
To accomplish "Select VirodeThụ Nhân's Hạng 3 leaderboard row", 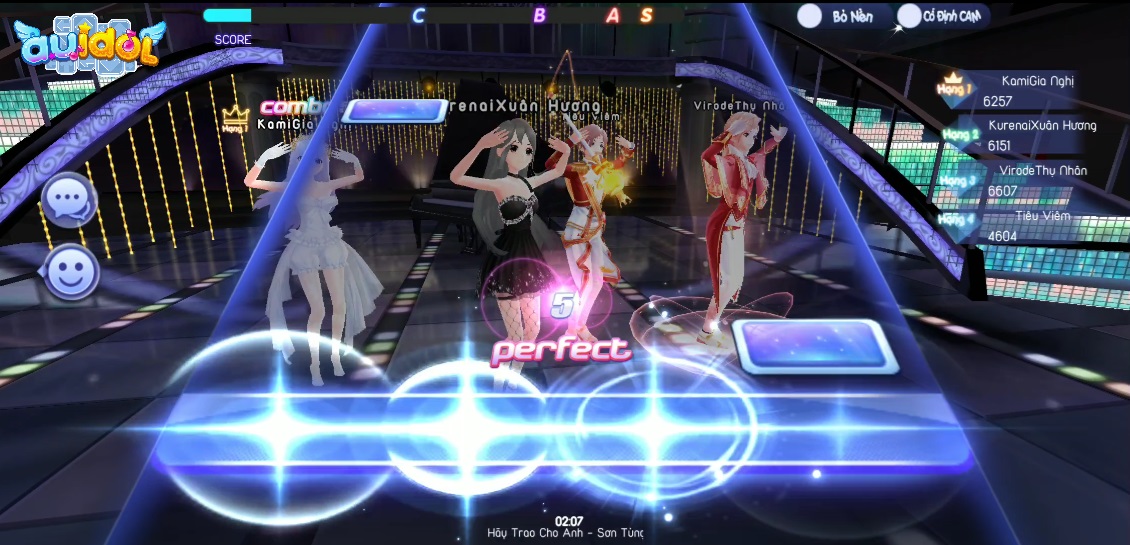I will click(x=1012, y=181).
